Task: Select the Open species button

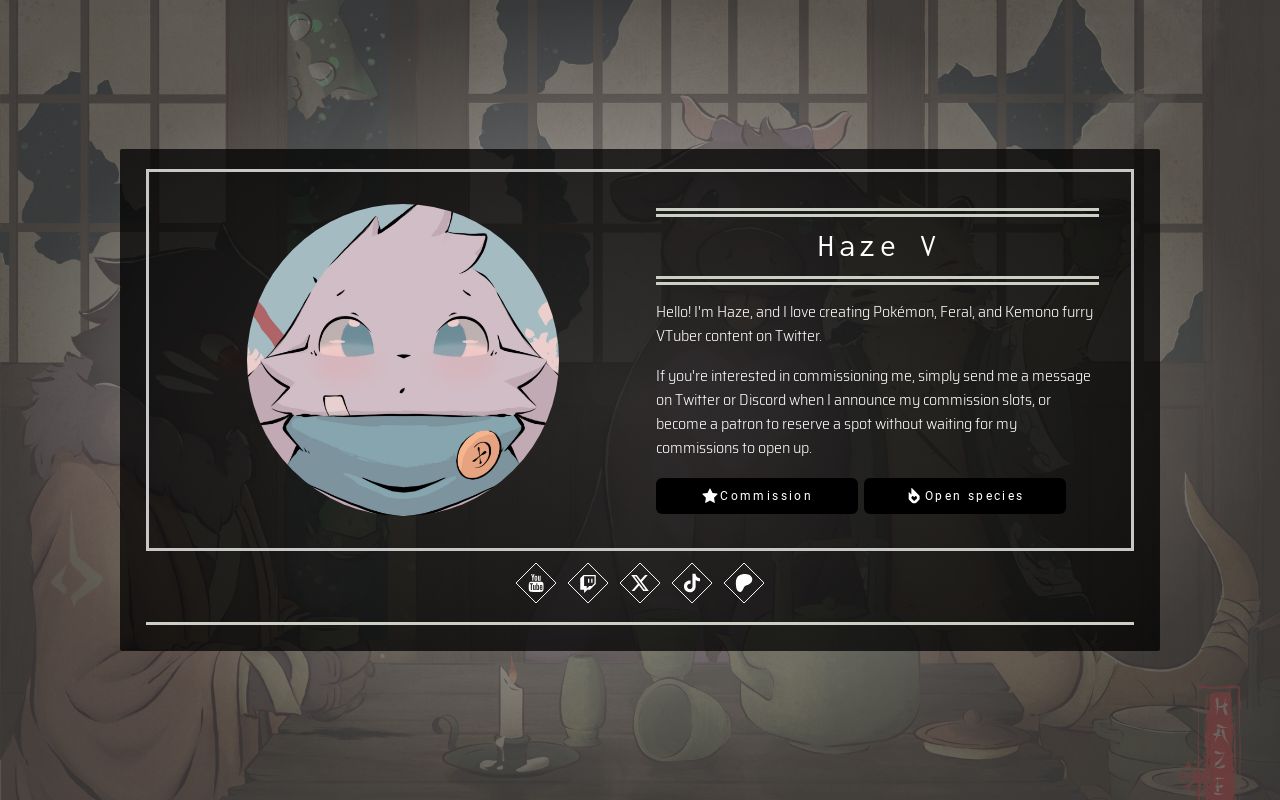Action: pos(964,496)
